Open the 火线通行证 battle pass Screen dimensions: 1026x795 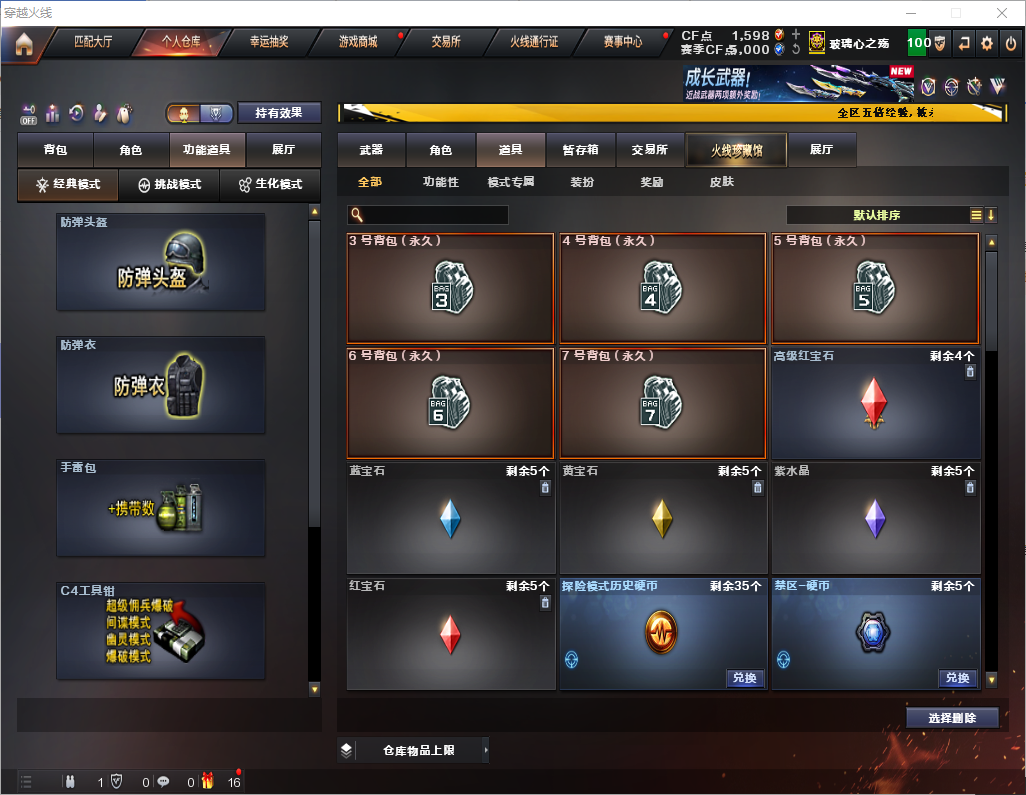click(x=534, y=42)
